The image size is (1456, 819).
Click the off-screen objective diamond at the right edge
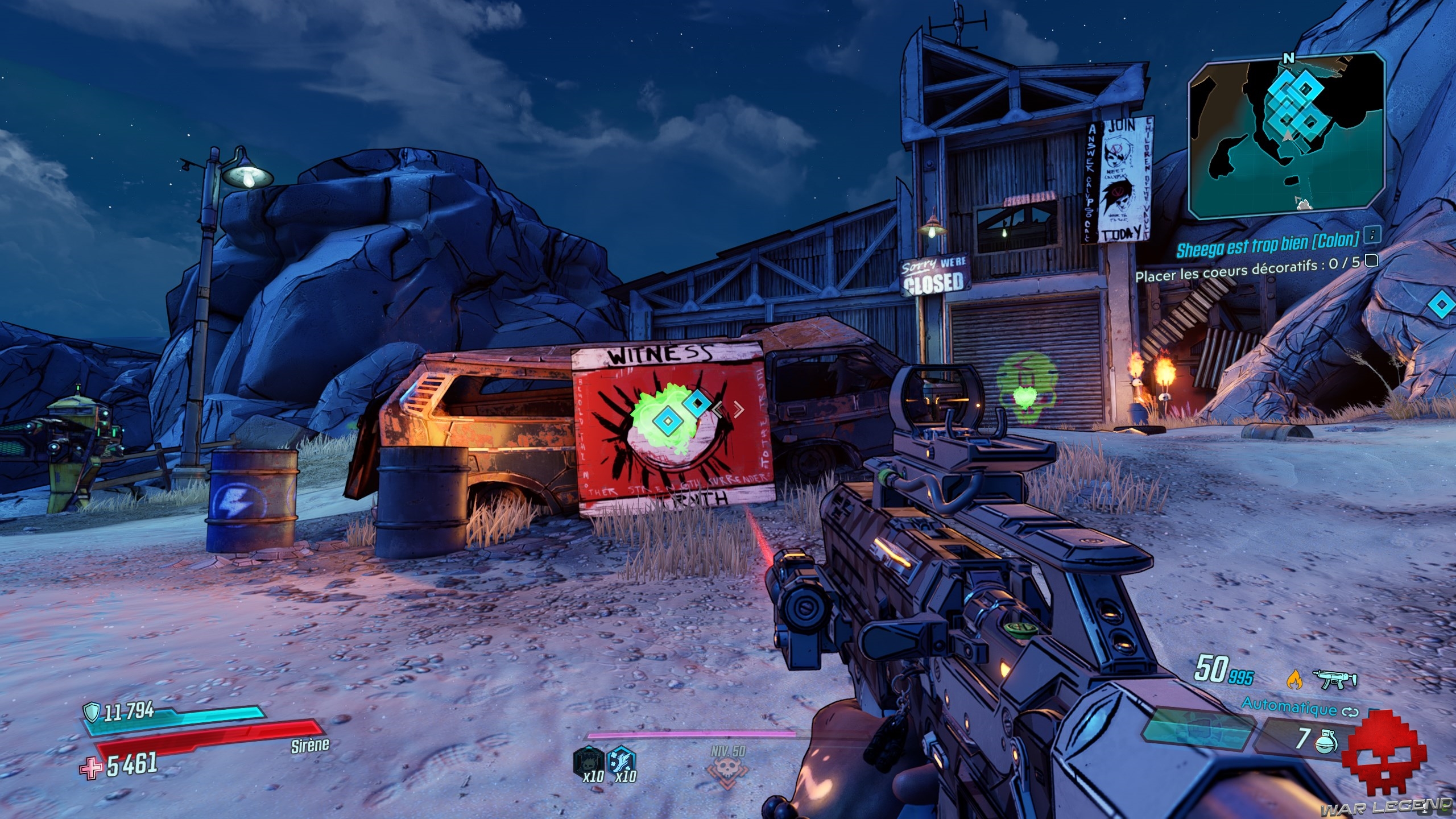1441,305
